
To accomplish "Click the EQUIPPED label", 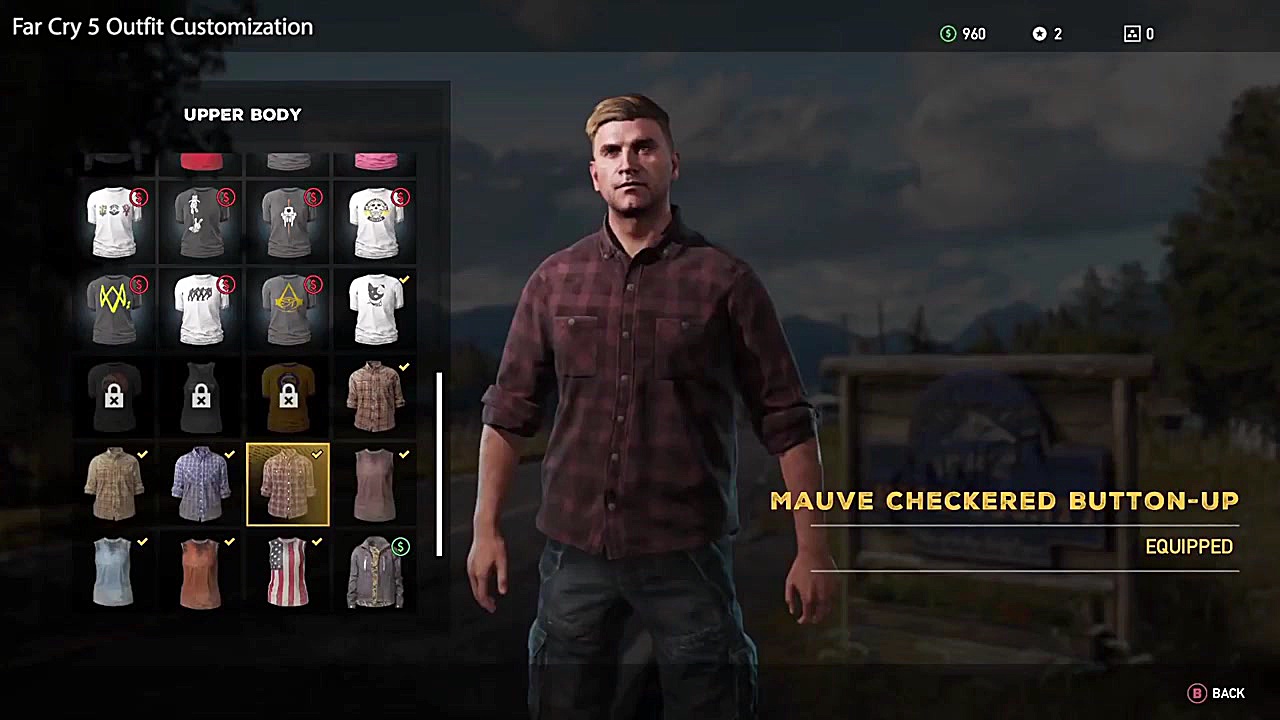I will click(1189, 546).
